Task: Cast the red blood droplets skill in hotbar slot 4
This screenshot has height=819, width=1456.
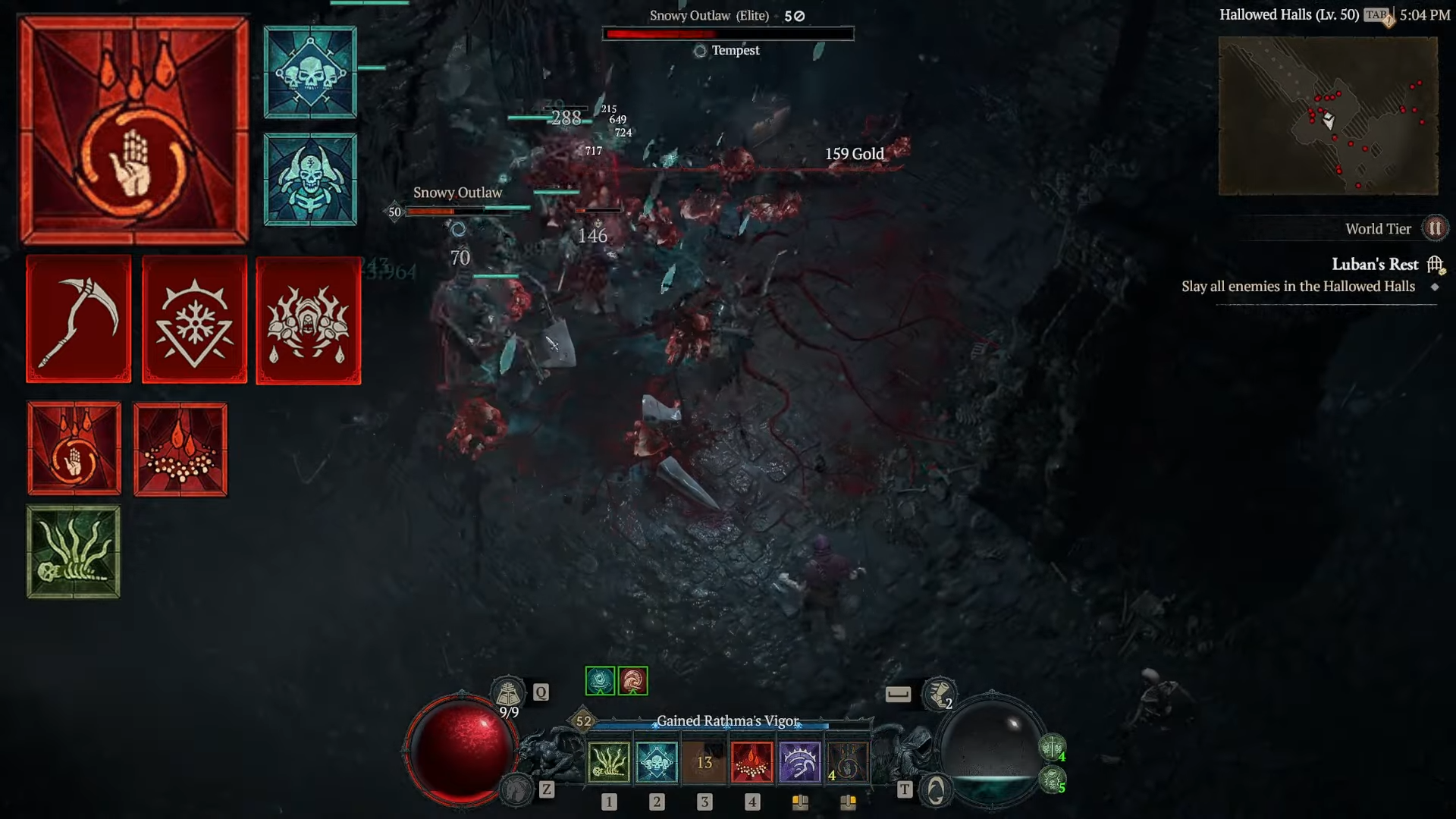Action: point(752,762)
